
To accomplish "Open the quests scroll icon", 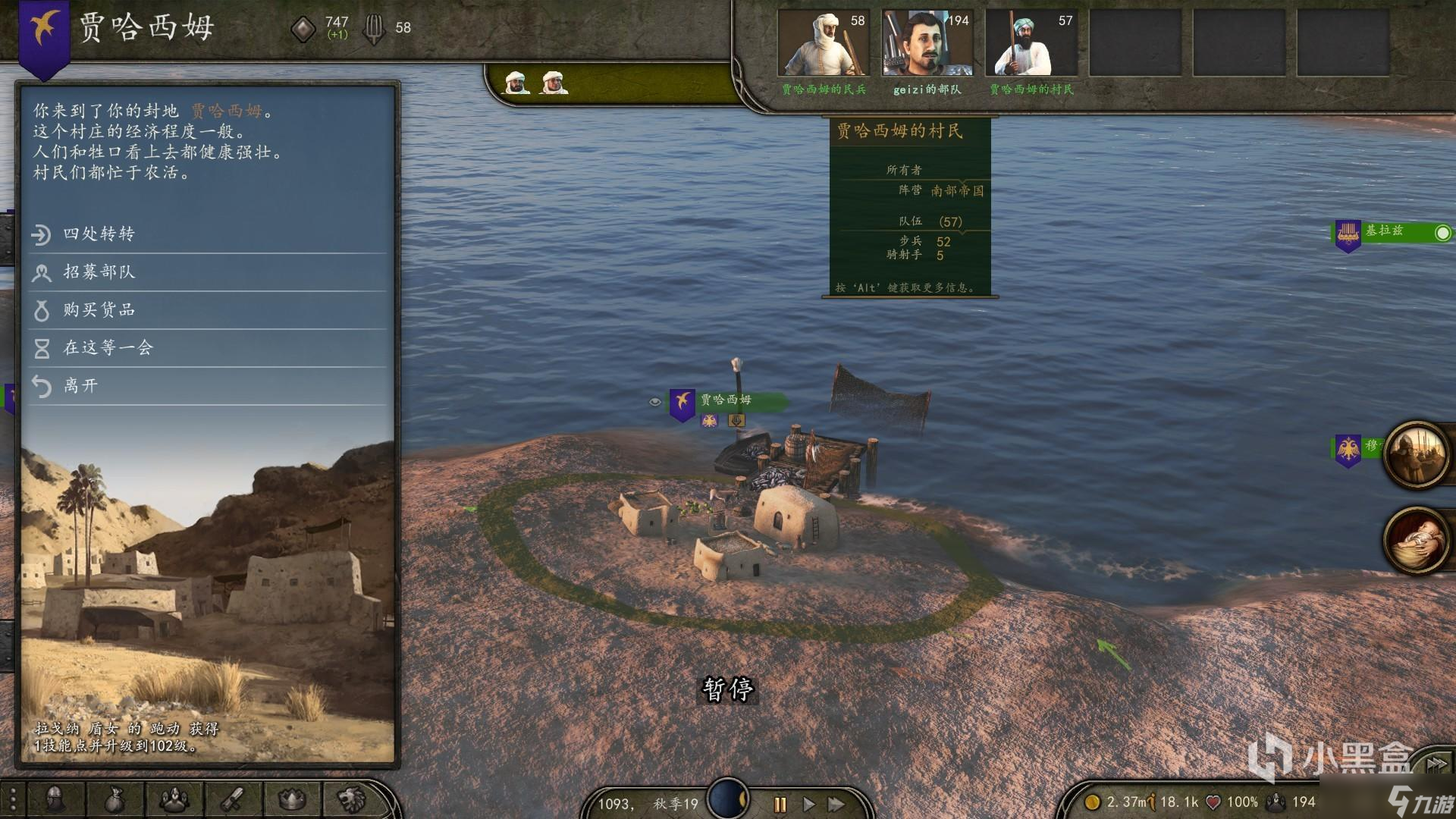I will (233, 799).
